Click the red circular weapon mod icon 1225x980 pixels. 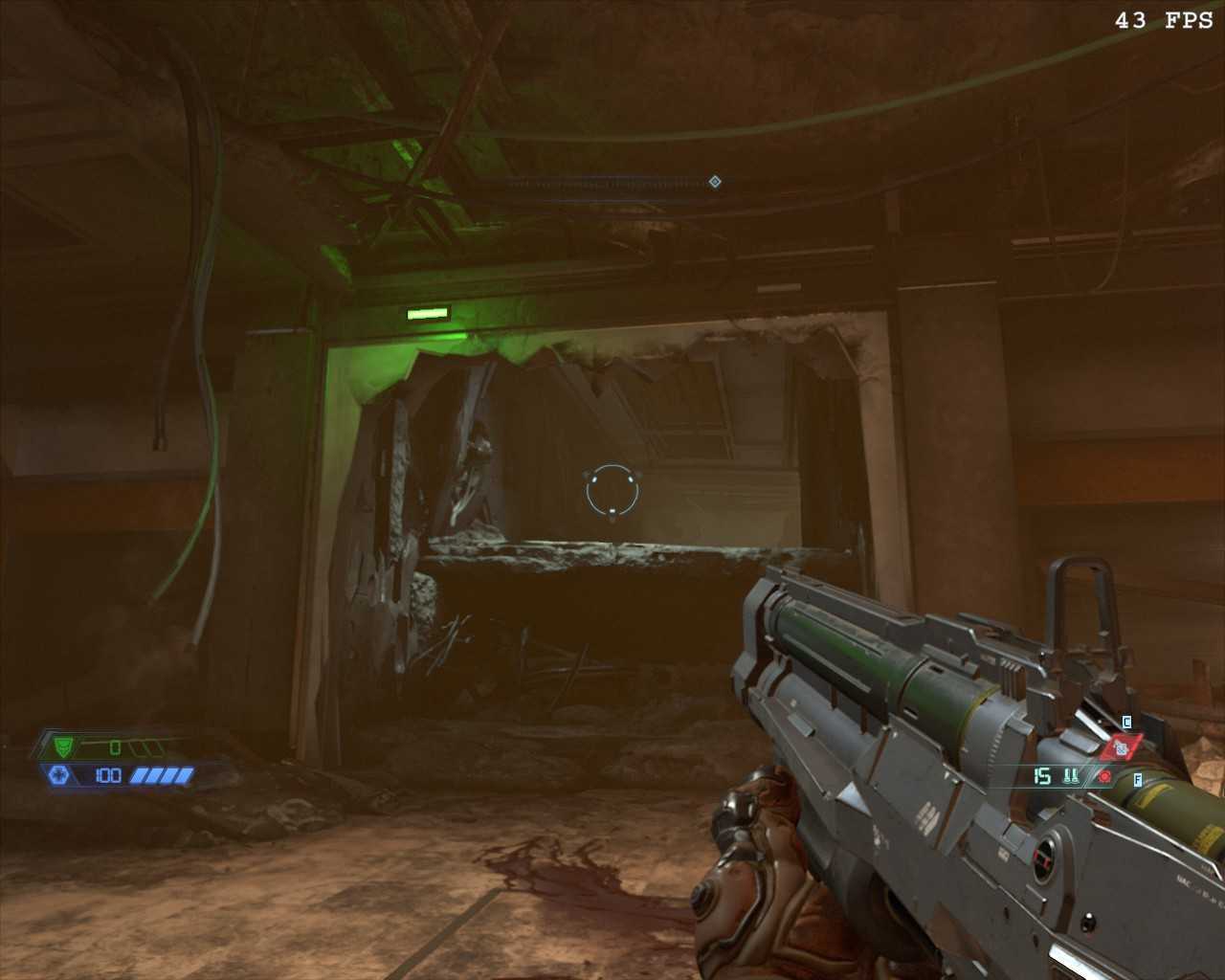coord(1104,777)
